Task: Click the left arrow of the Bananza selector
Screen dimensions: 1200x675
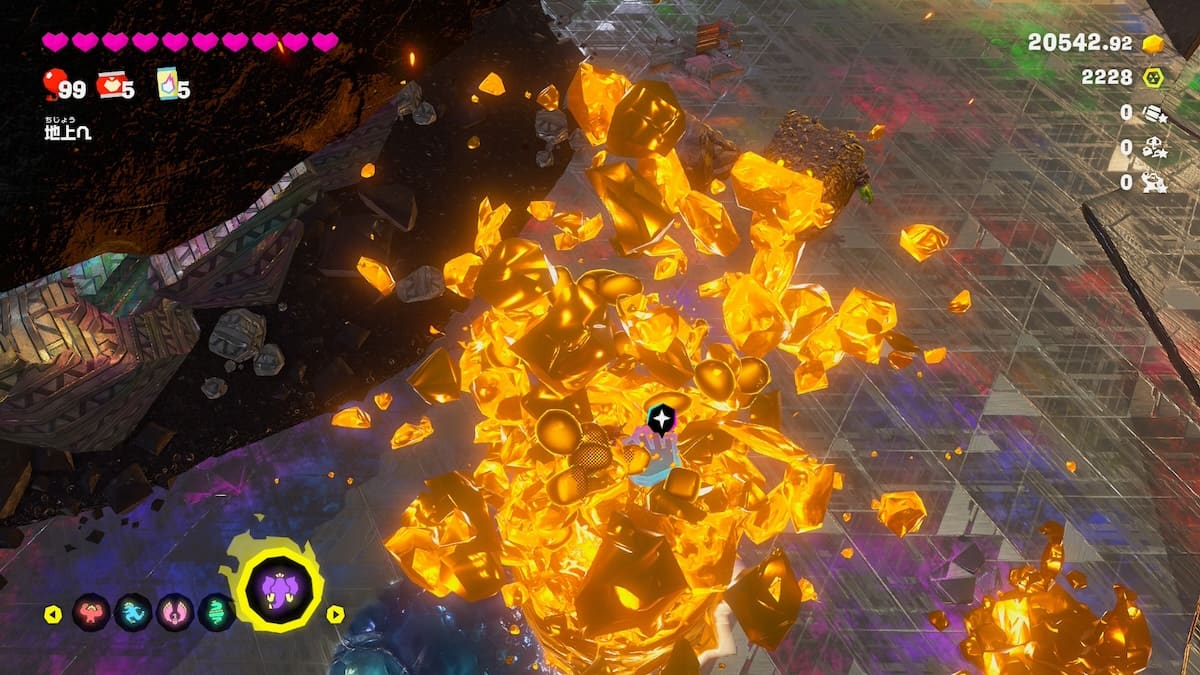Action: (53, 614)
